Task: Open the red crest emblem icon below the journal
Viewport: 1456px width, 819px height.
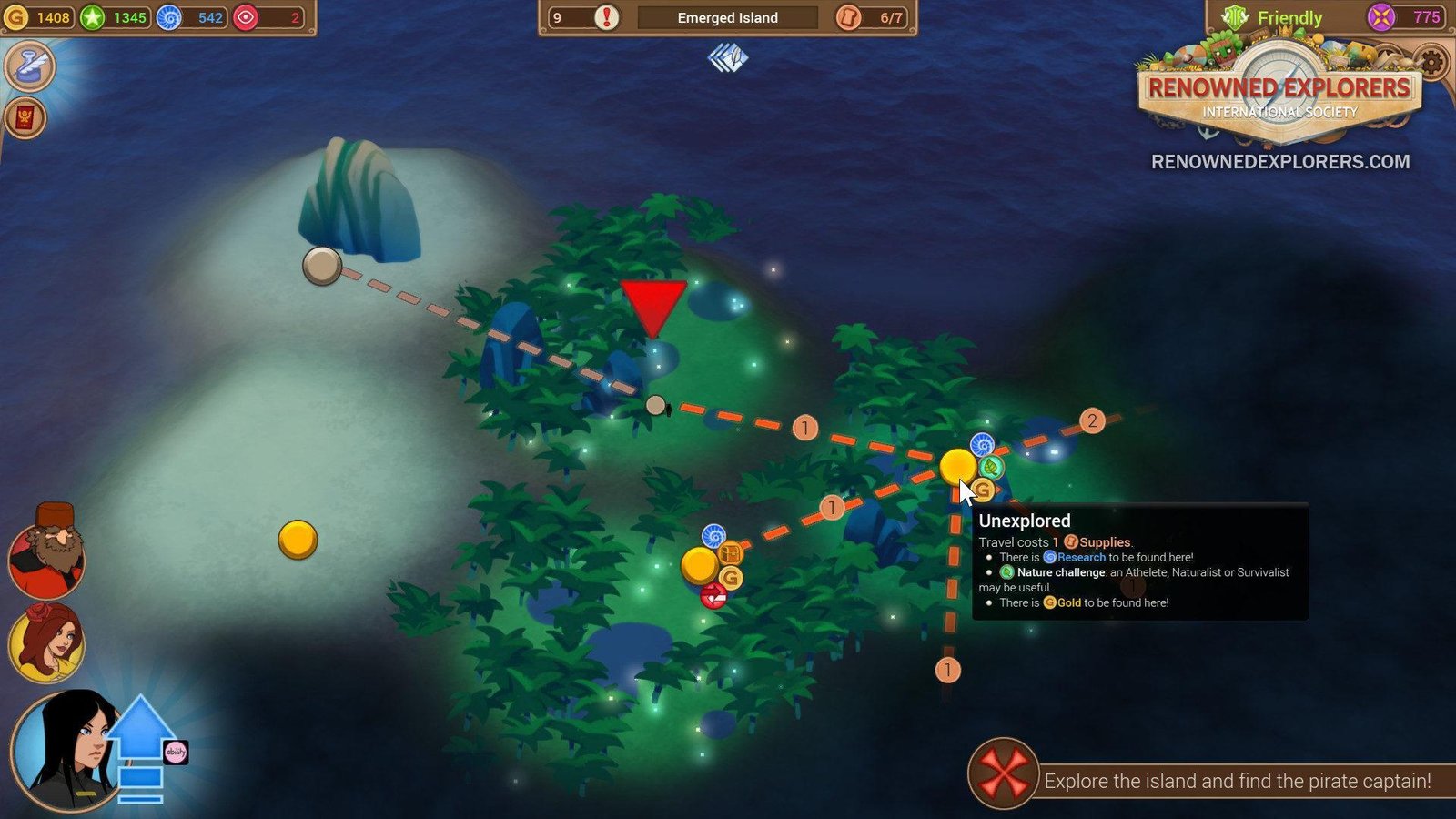Action: click(x=25, y=117)
